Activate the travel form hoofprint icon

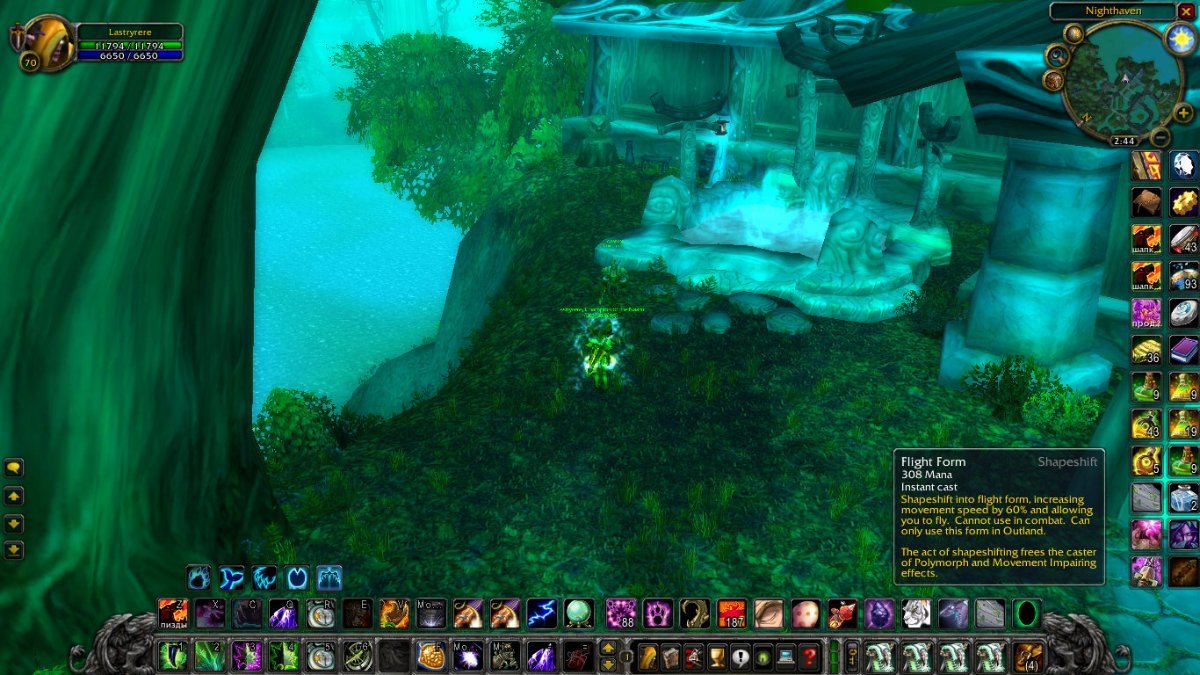click(297, 578)
